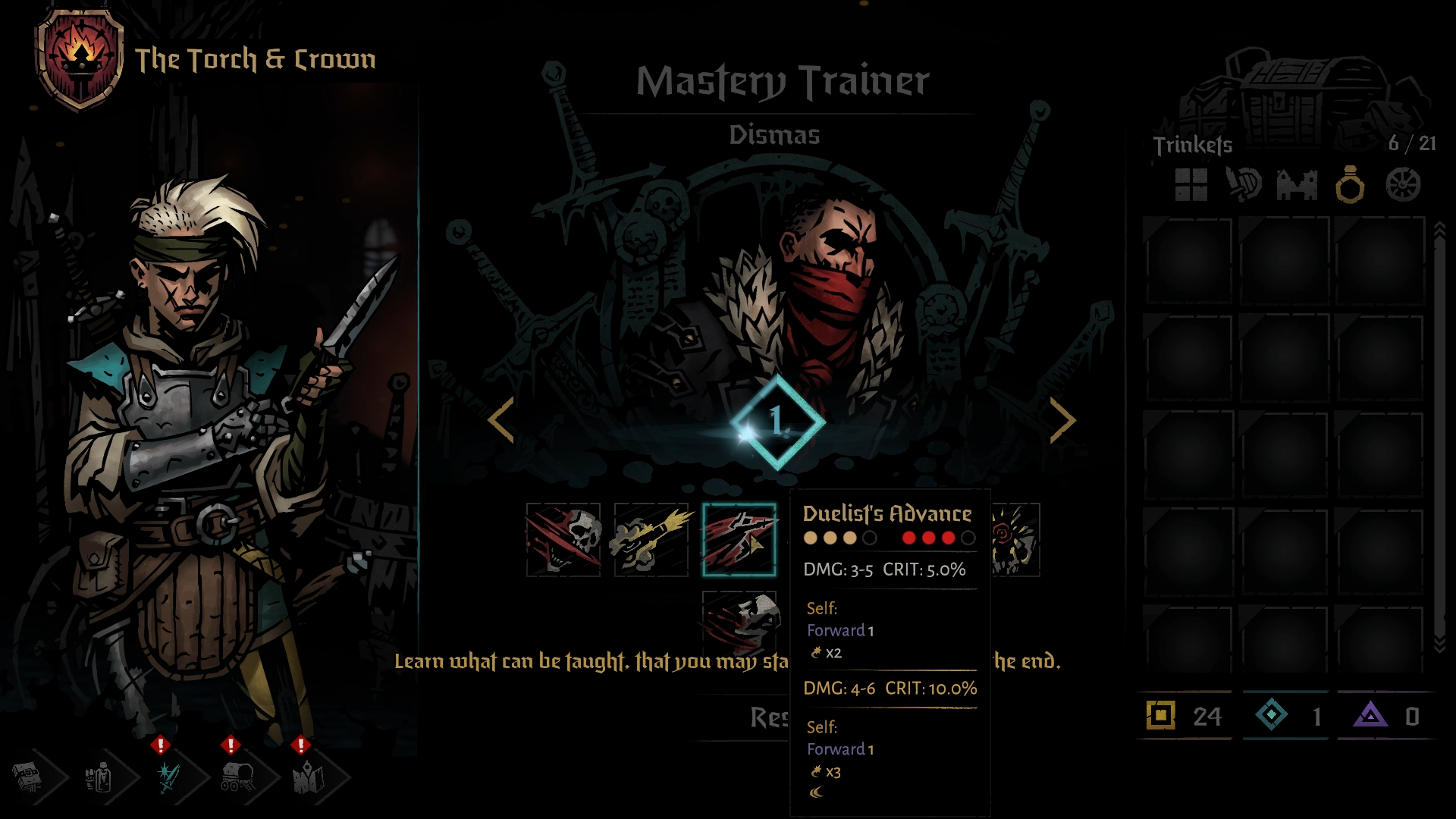The height and width of the screenshot is (819, 1456).
Task: Choose the golden pistol shot skill
Action: click(651, 539)
